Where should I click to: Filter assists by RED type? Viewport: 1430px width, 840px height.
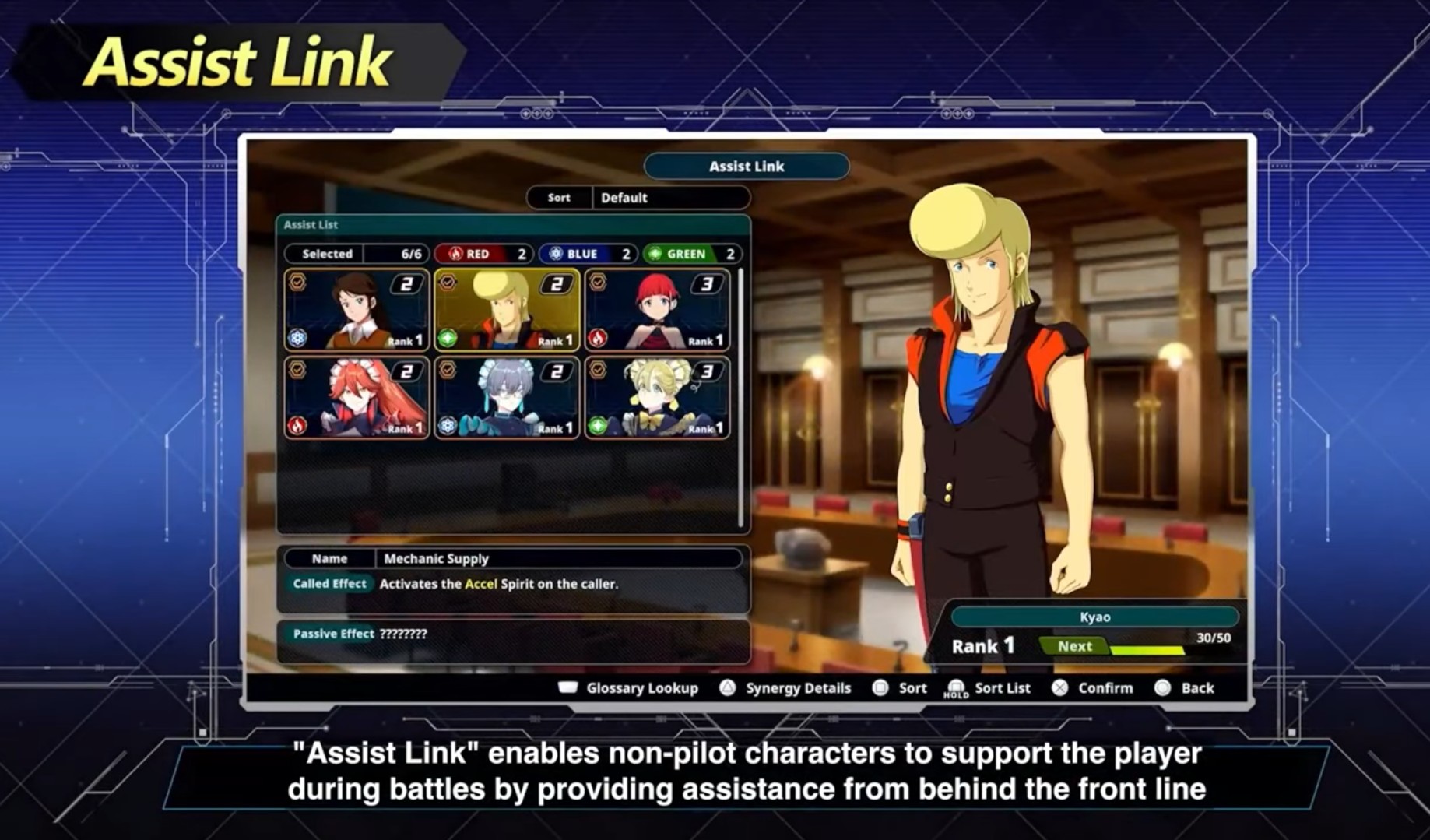[x=483, y=254]
